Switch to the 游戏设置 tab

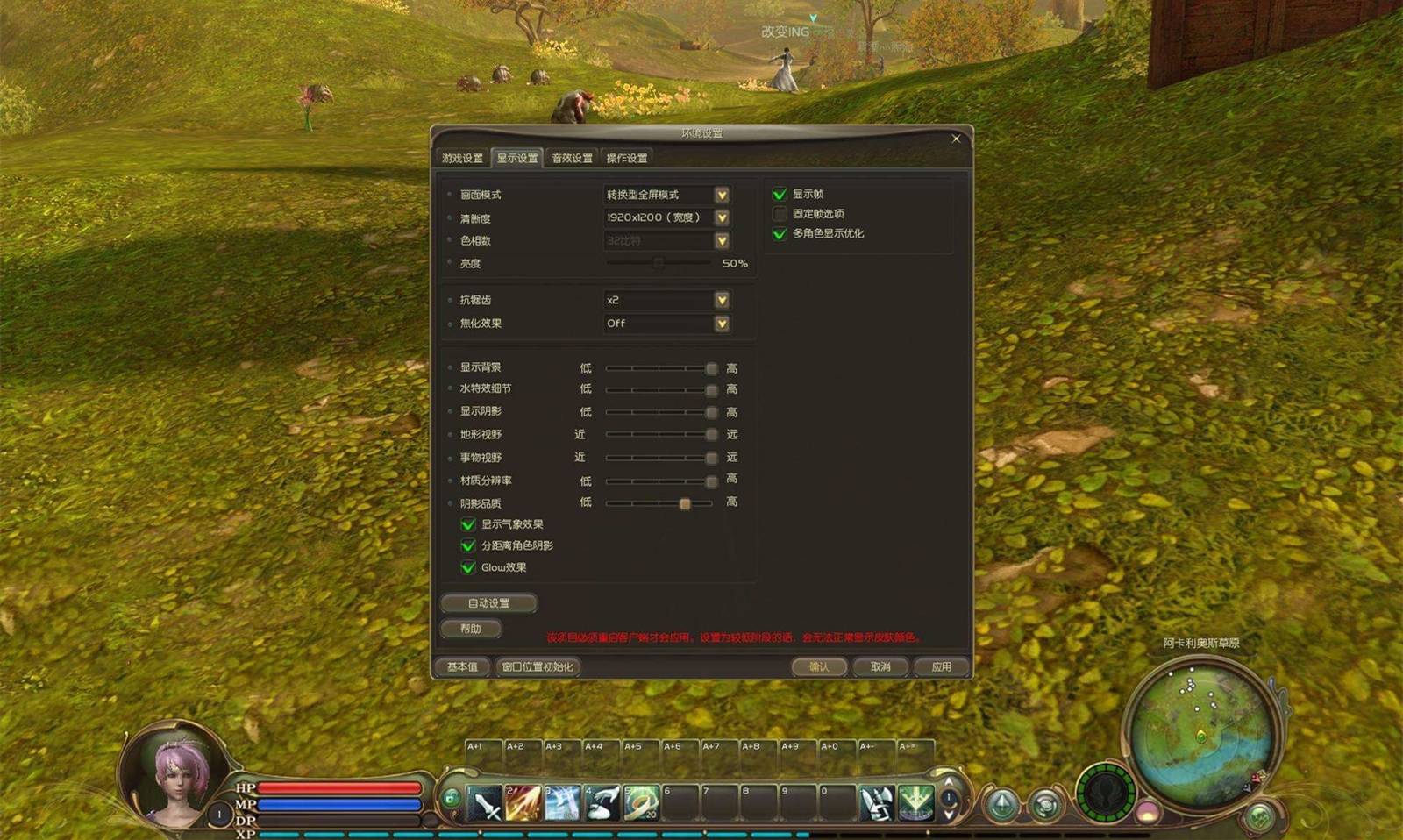click(x=462, y=159)
